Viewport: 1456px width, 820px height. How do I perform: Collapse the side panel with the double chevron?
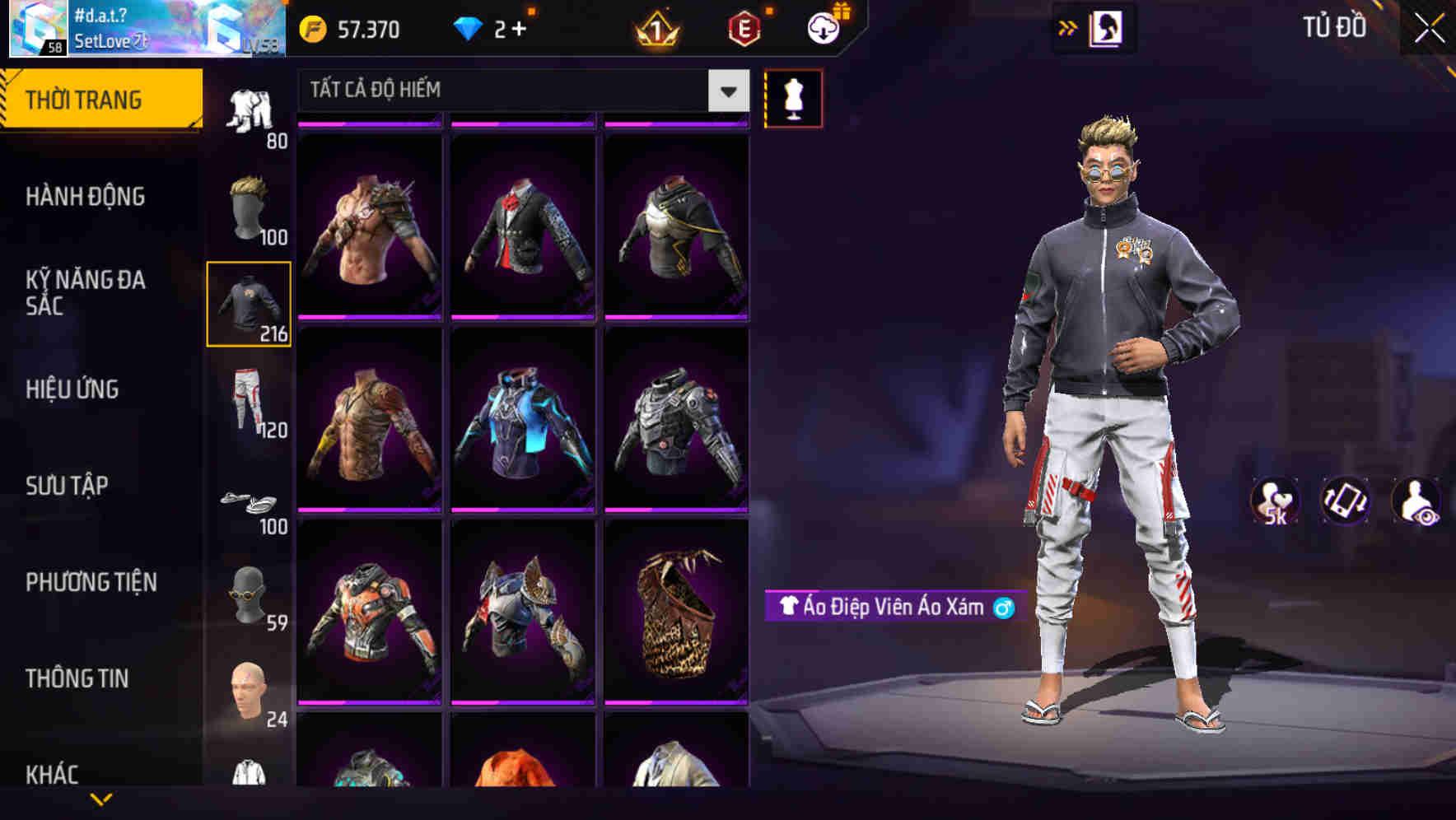pos(1068,27)
